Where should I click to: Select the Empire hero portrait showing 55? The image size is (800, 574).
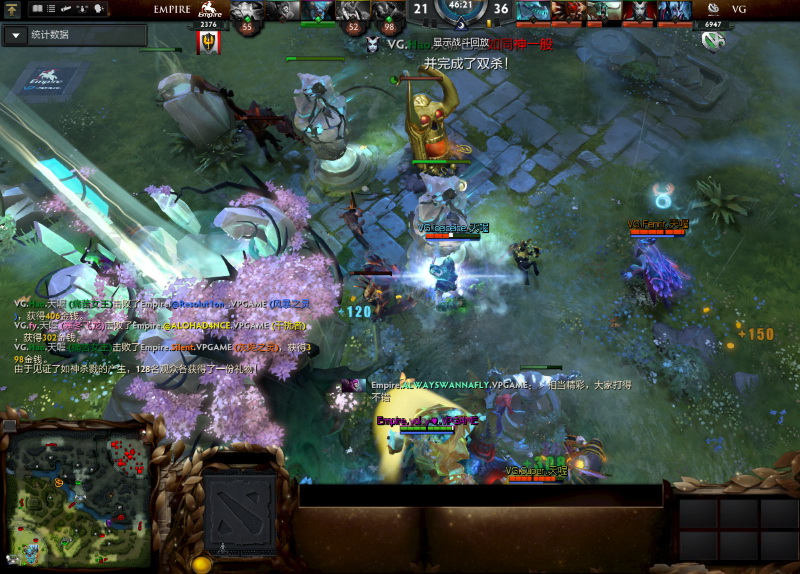pos(248,12)
